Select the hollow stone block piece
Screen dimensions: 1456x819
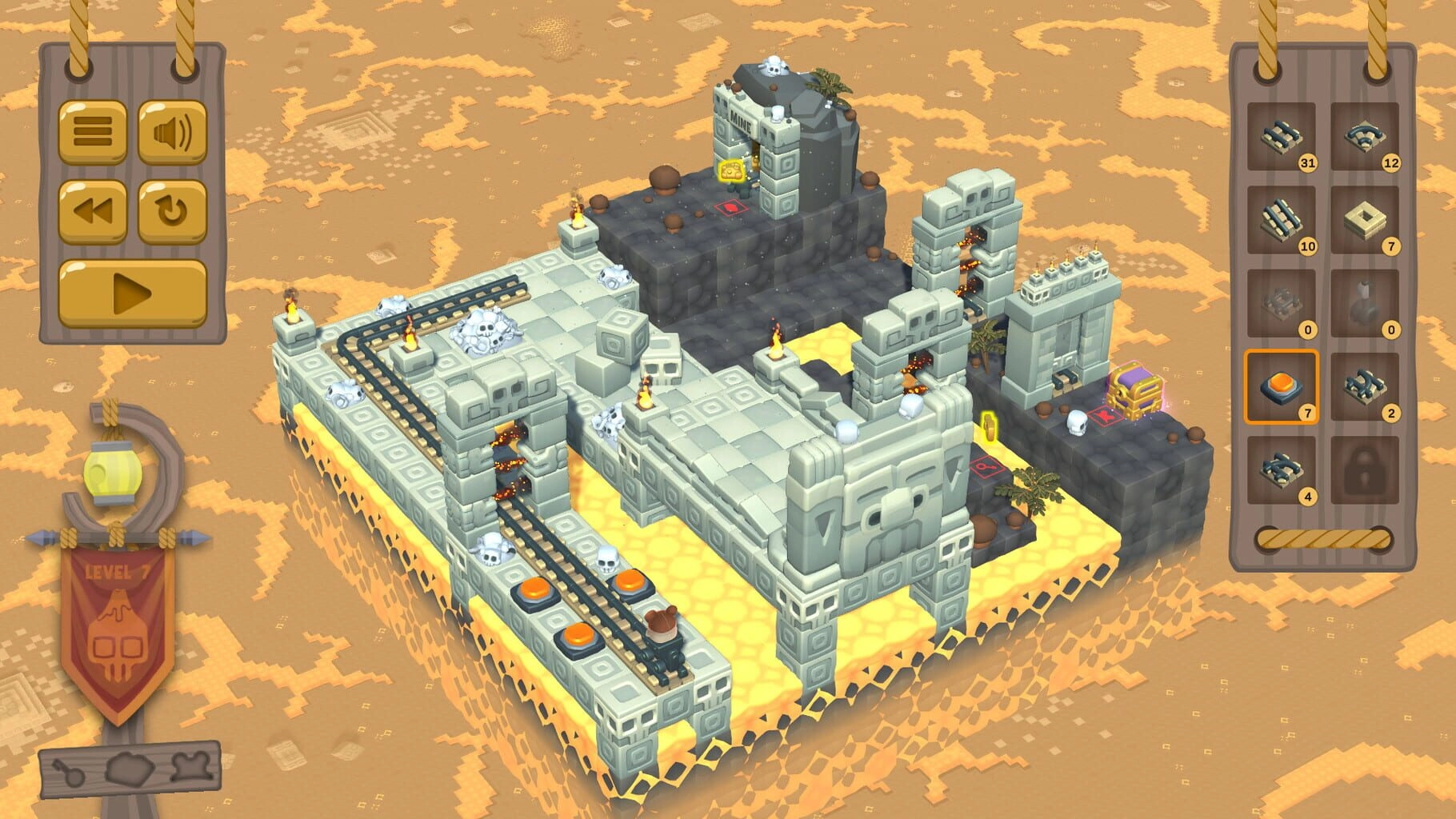pyautogui.click(x=1366, y=220)
